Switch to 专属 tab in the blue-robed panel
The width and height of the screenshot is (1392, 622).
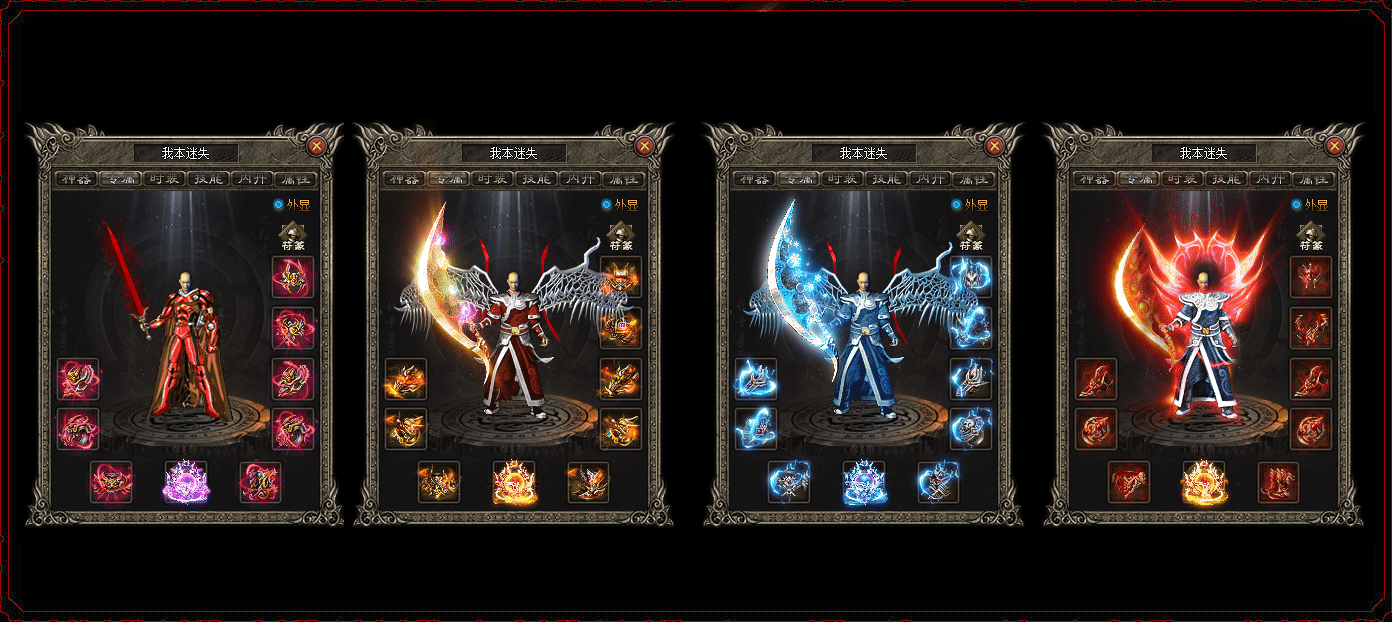tap(798, 179)
